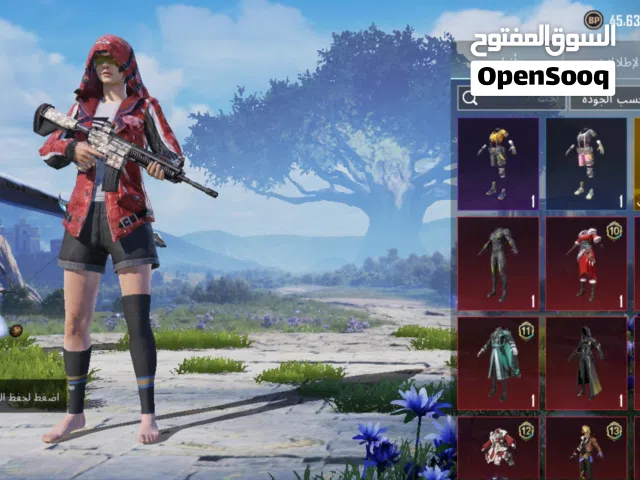The image size is (640, 480).
Task: Click the OpenSooq watermark logo
Action: (x=543, y=77)
